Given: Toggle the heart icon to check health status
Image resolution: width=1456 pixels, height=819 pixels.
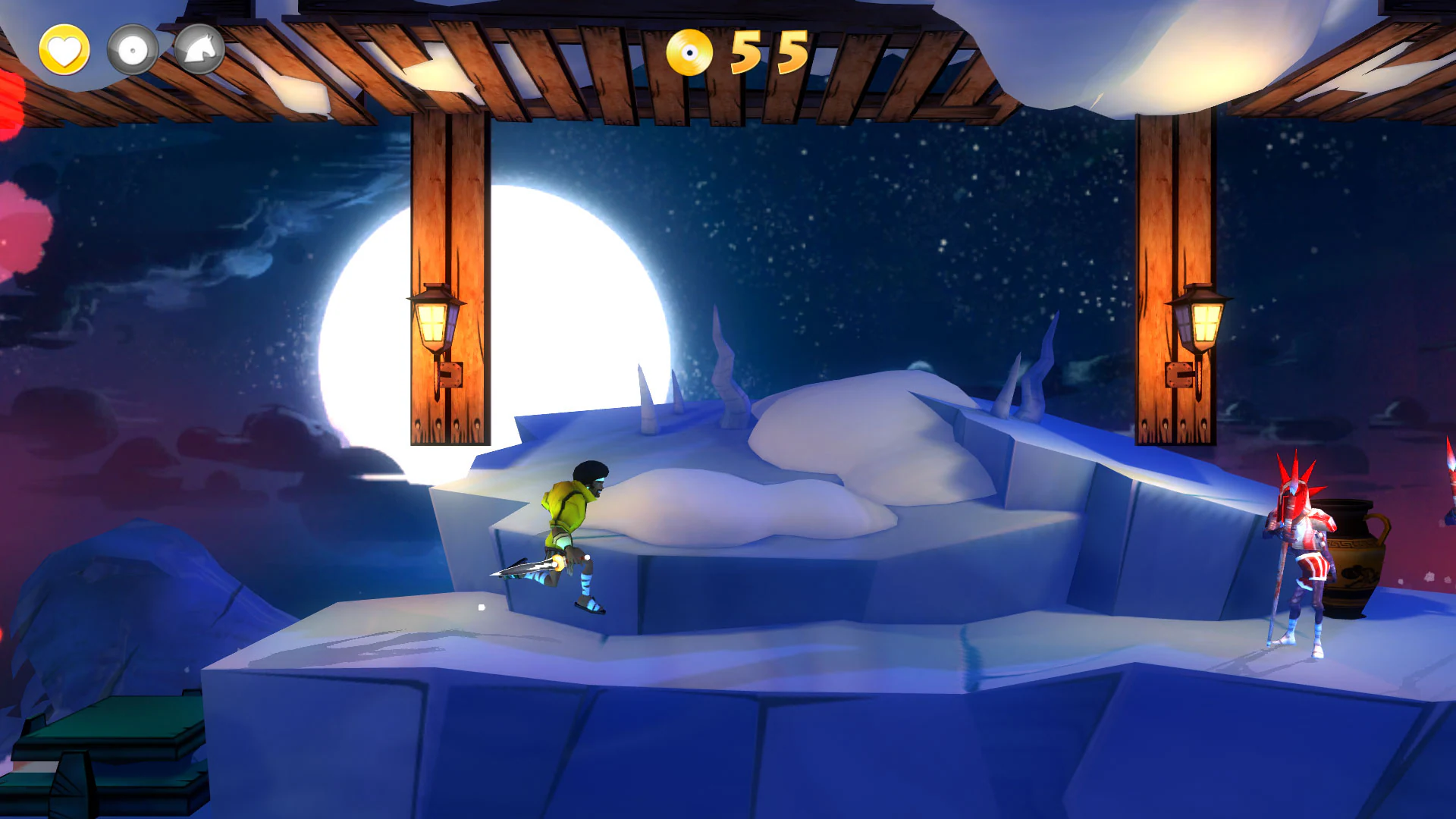Looking at the screenshot, I should [x=64, y=50].
